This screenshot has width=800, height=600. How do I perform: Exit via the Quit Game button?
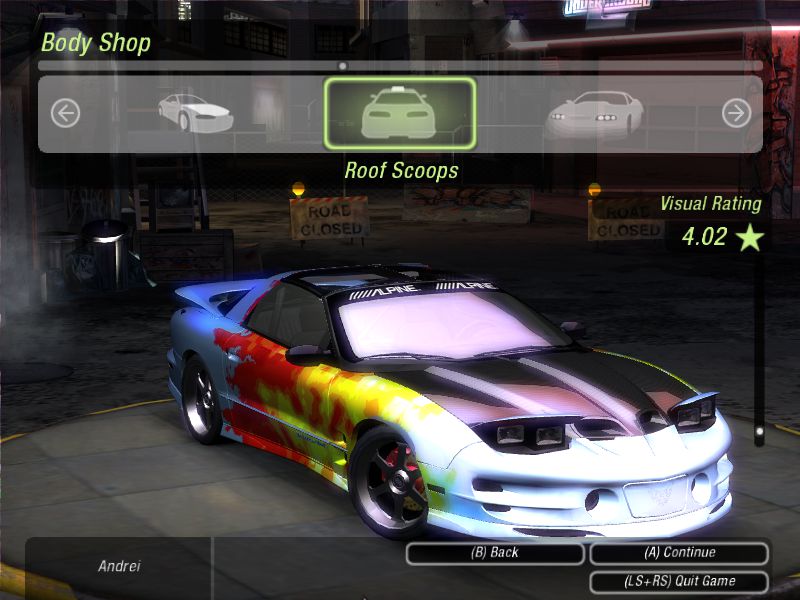click(x=679, y=581)
